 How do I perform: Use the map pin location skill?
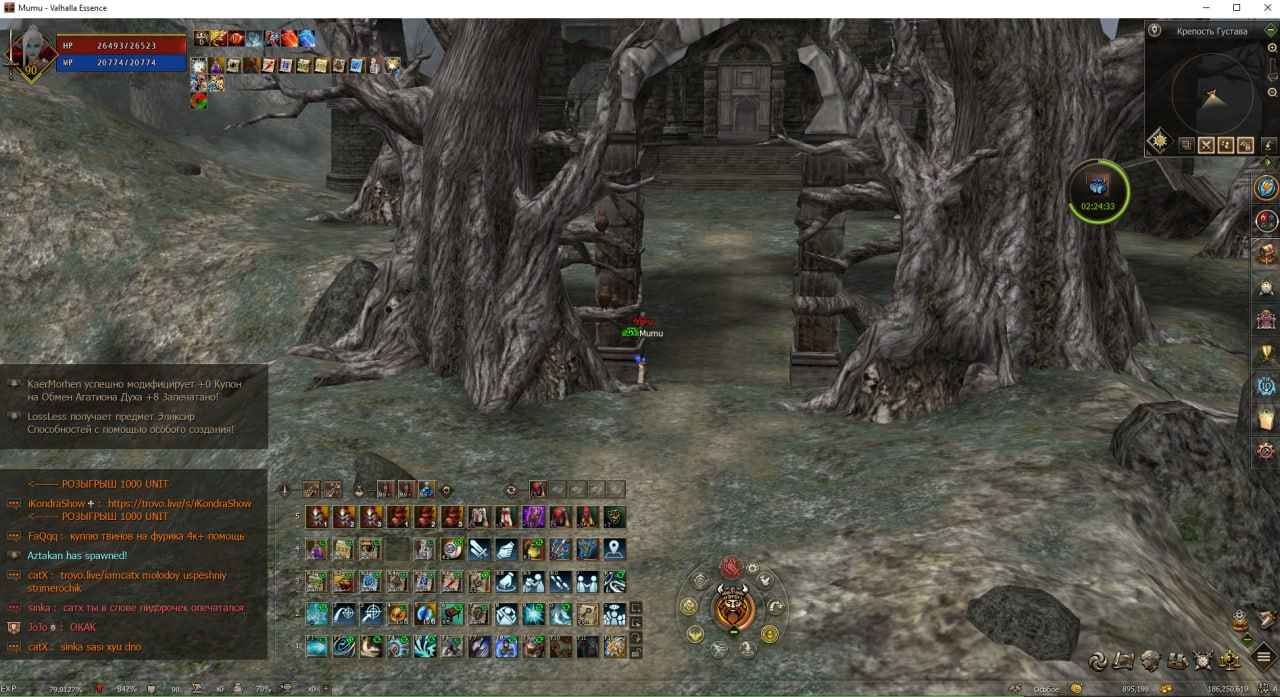(614, 548)
